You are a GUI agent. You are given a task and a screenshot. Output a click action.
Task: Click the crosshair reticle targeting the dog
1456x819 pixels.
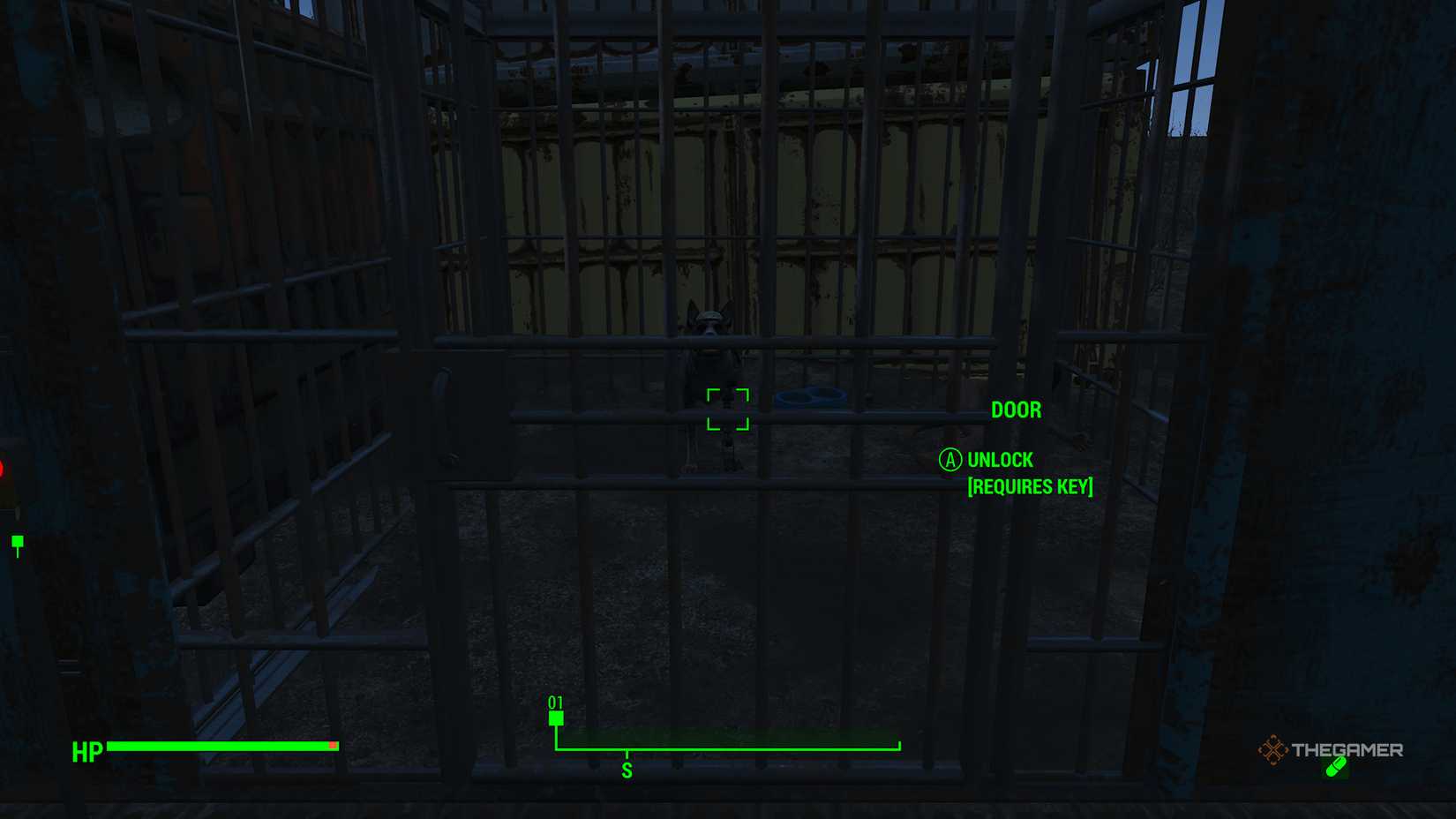727,409
